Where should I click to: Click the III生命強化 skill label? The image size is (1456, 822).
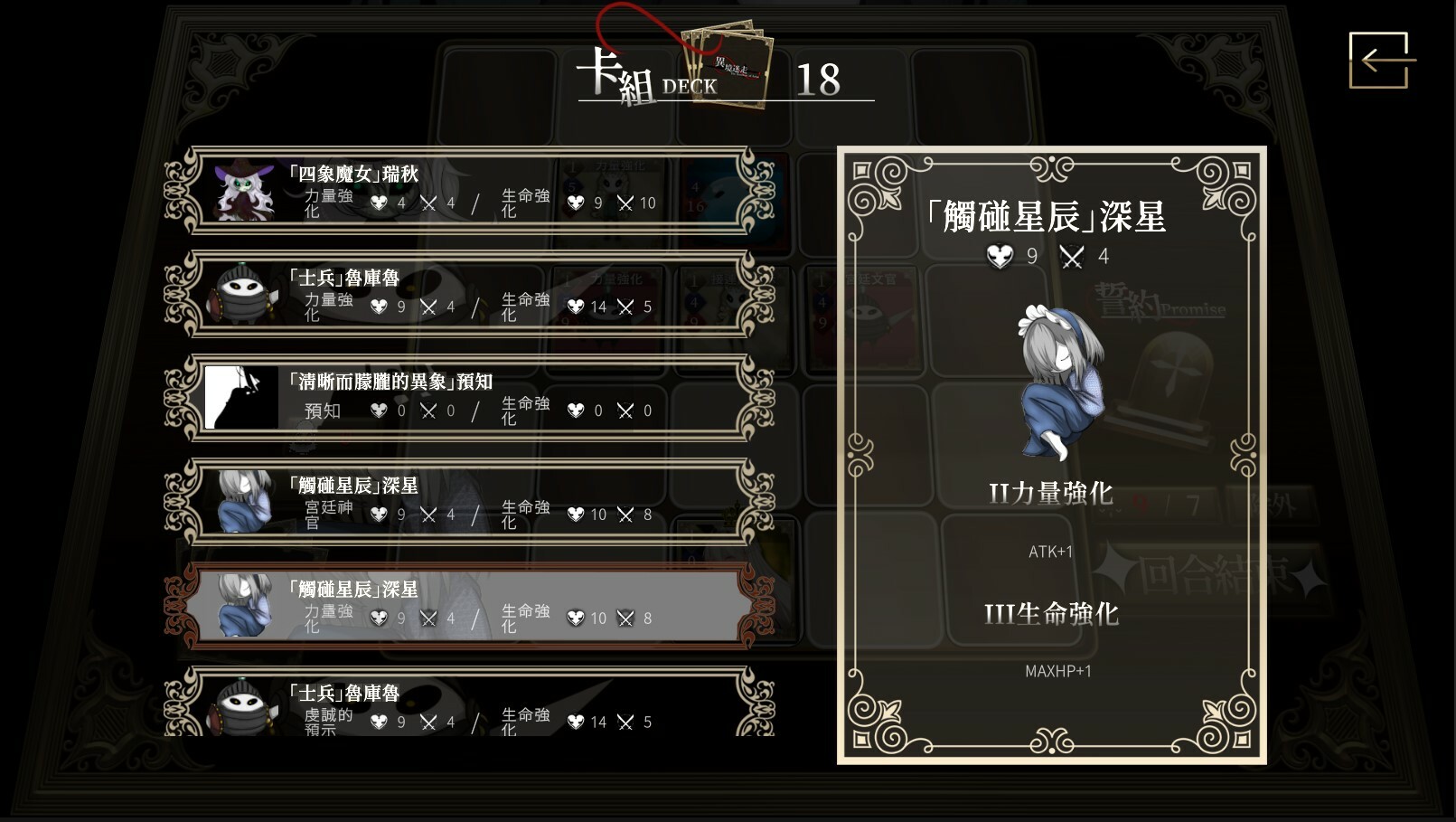click(x=1051, y=615)
